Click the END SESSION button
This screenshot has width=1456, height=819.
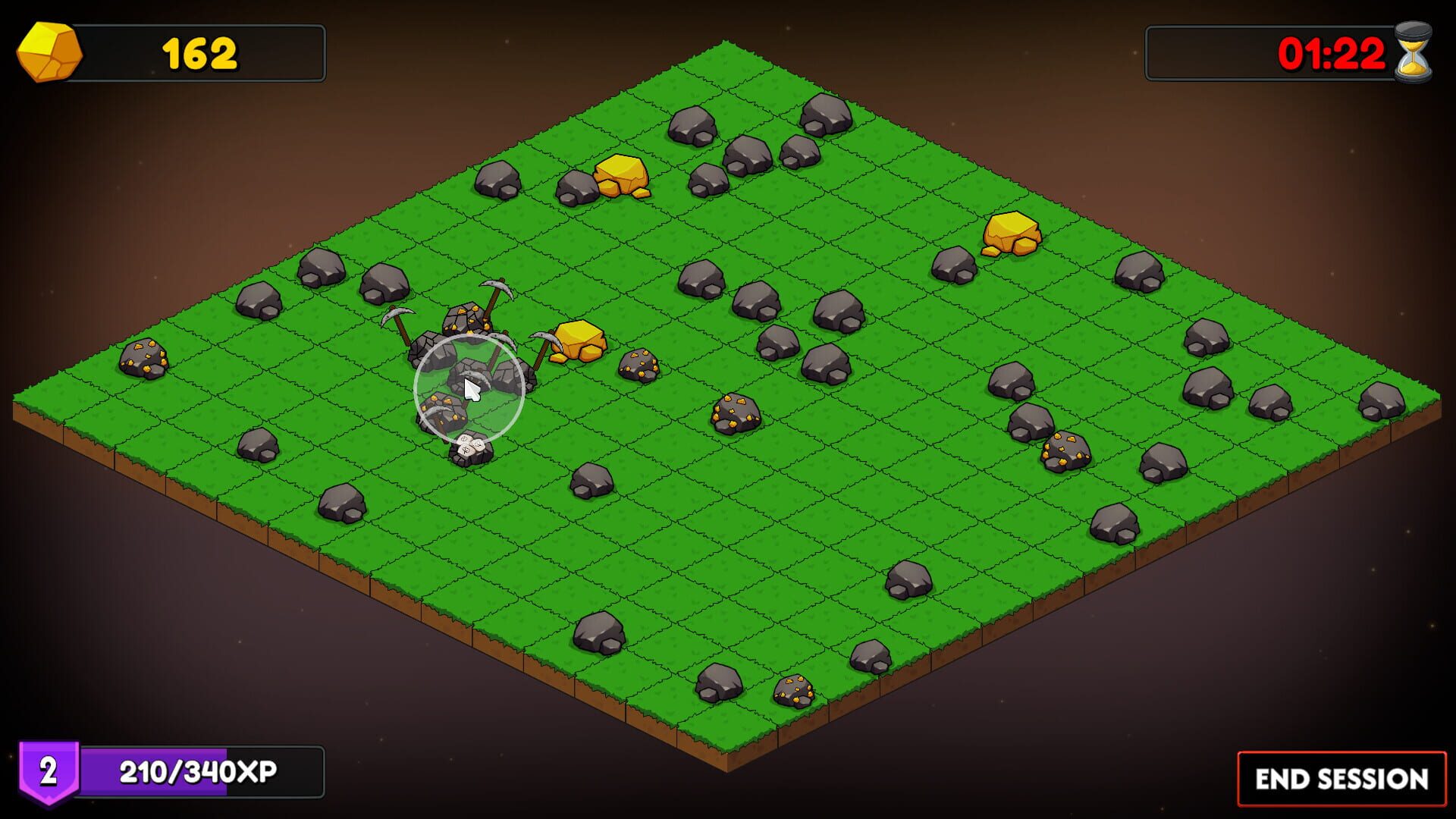[1341, 779]
